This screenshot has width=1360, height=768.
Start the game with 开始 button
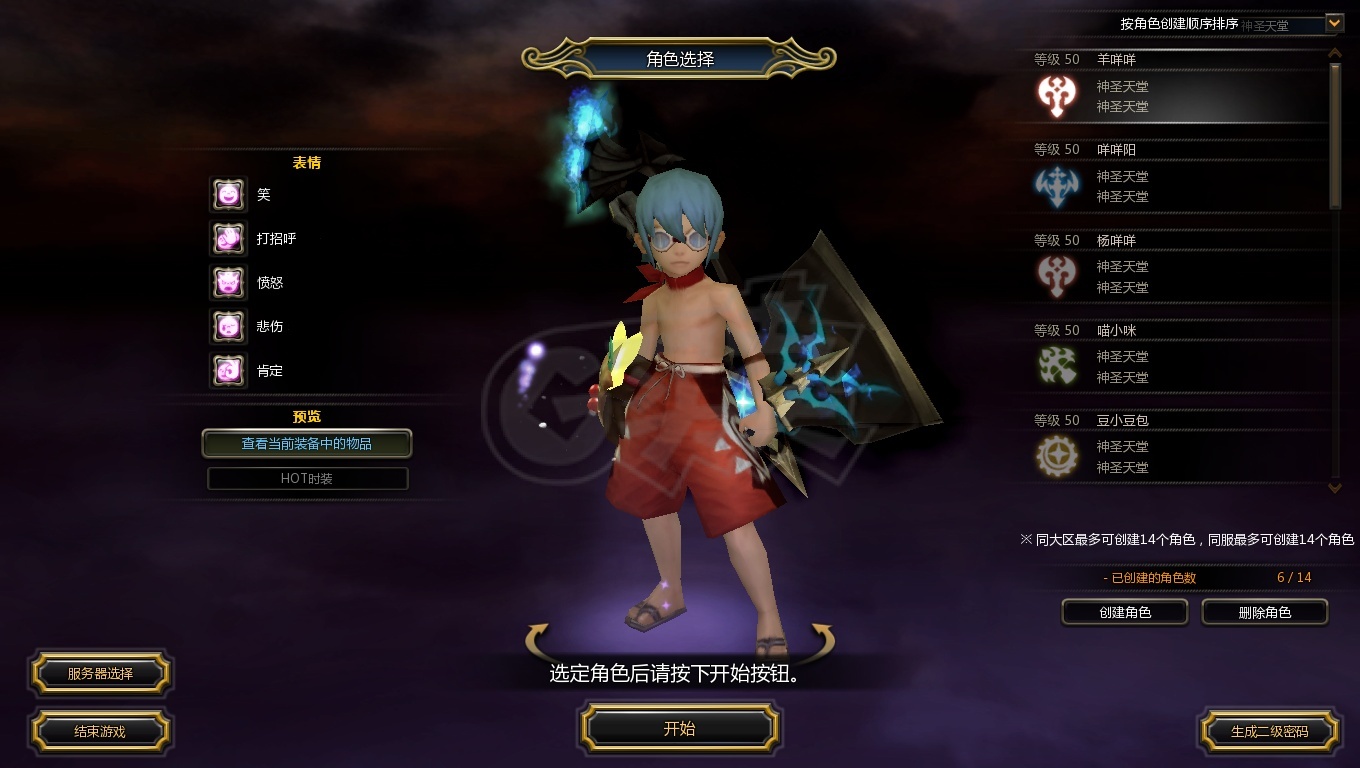click(x=680, y=728)
